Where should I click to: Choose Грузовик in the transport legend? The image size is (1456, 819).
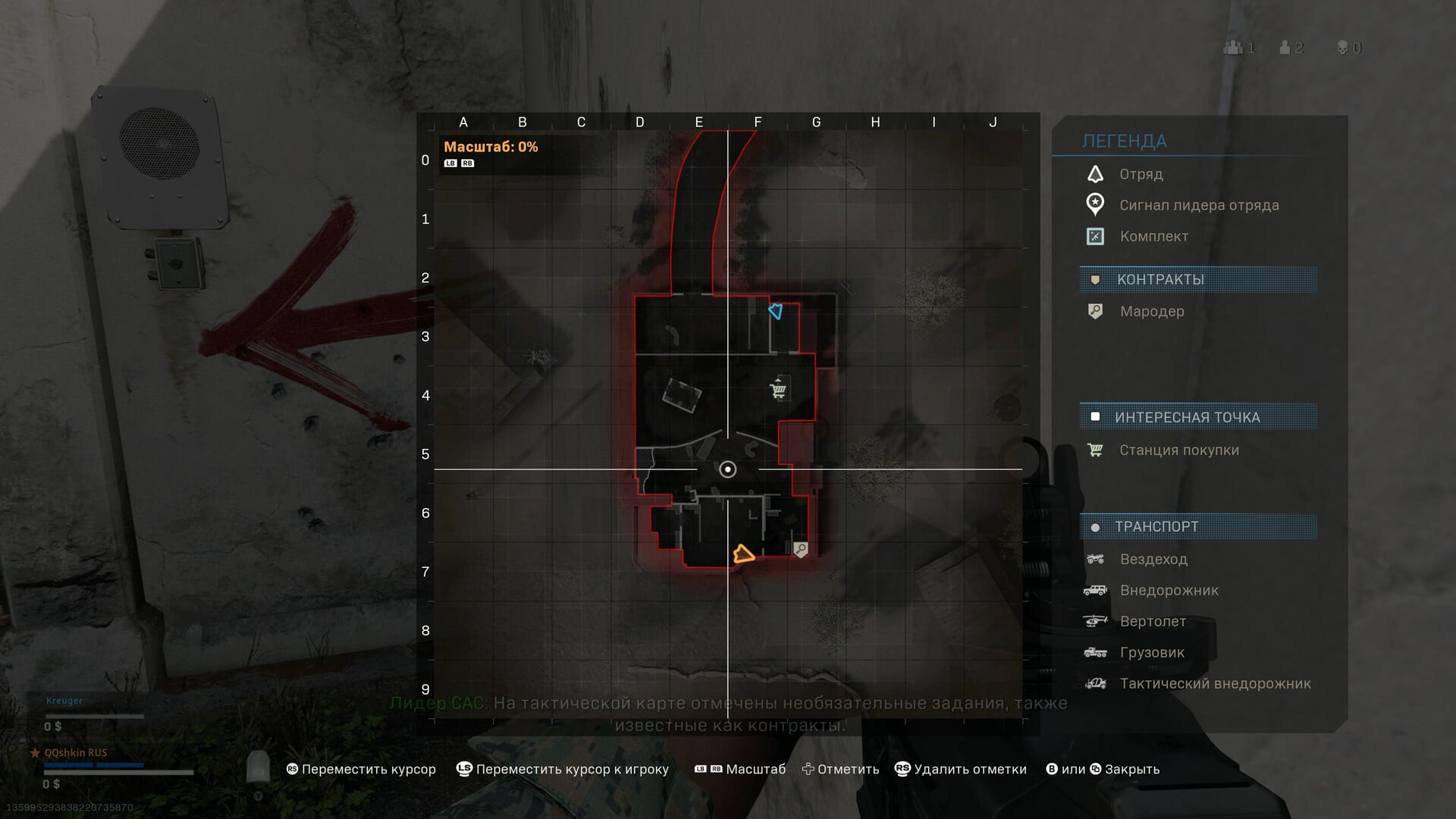point(1151,653)
